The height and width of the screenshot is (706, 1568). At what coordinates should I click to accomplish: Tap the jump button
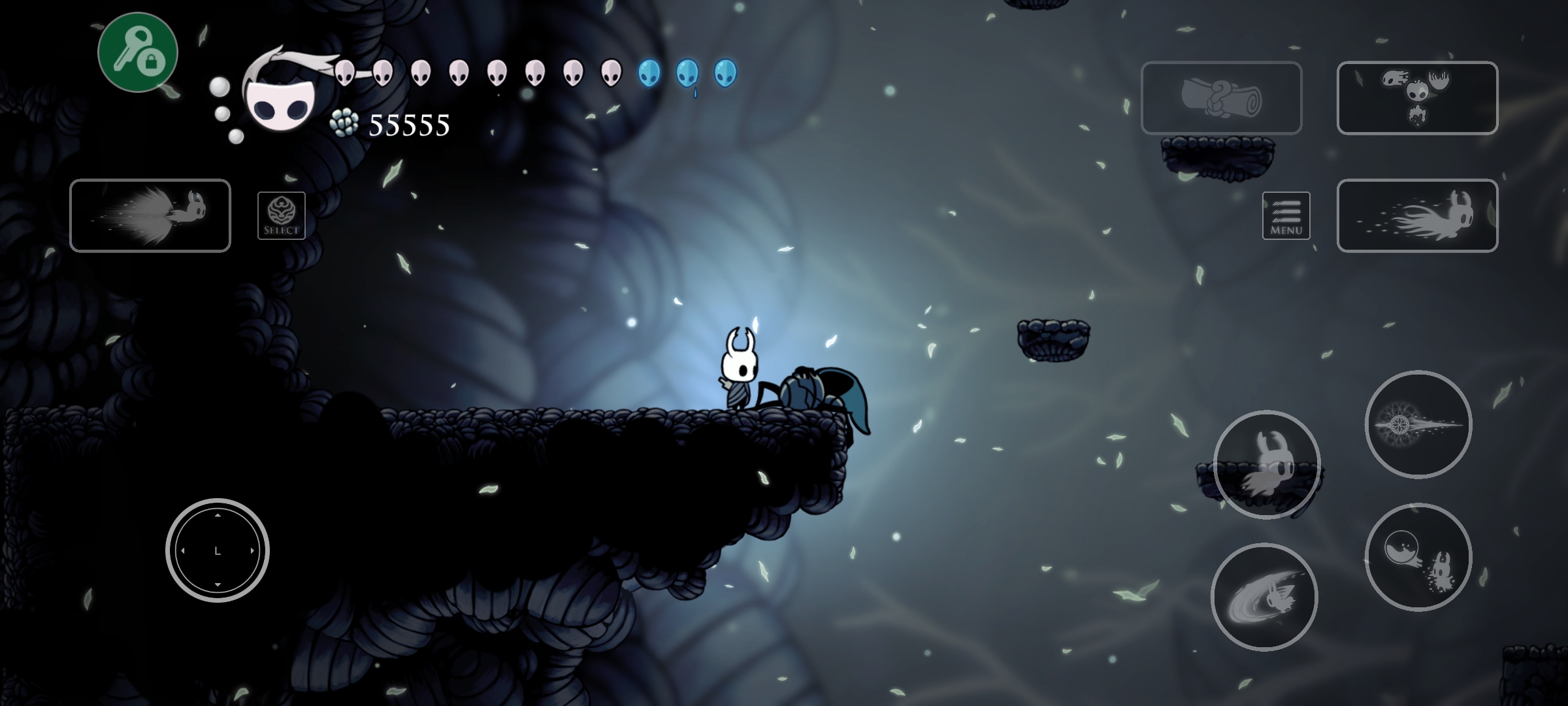[1267, 464]
